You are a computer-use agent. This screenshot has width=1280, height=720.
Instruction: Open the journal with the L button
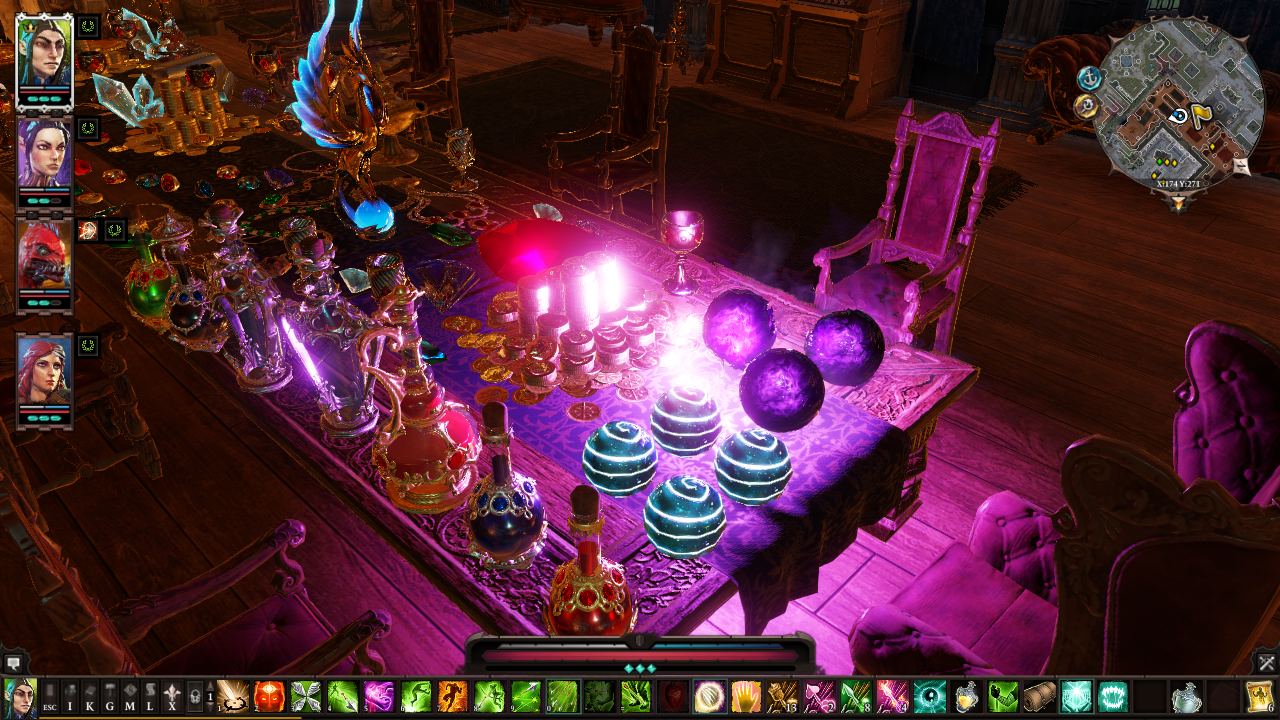pos(151,696)
